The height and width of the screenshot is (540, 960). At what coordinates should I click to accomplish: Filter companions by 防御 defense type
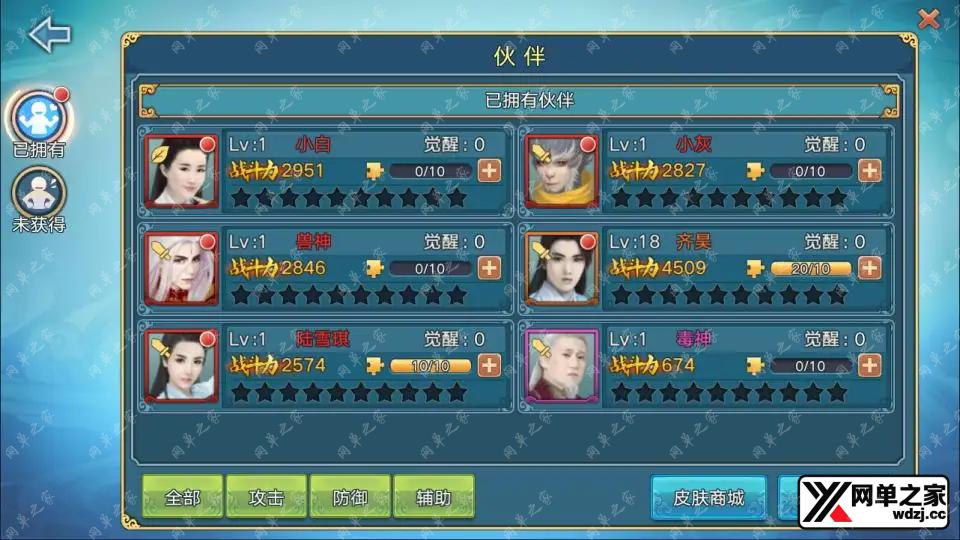[349, 497]
